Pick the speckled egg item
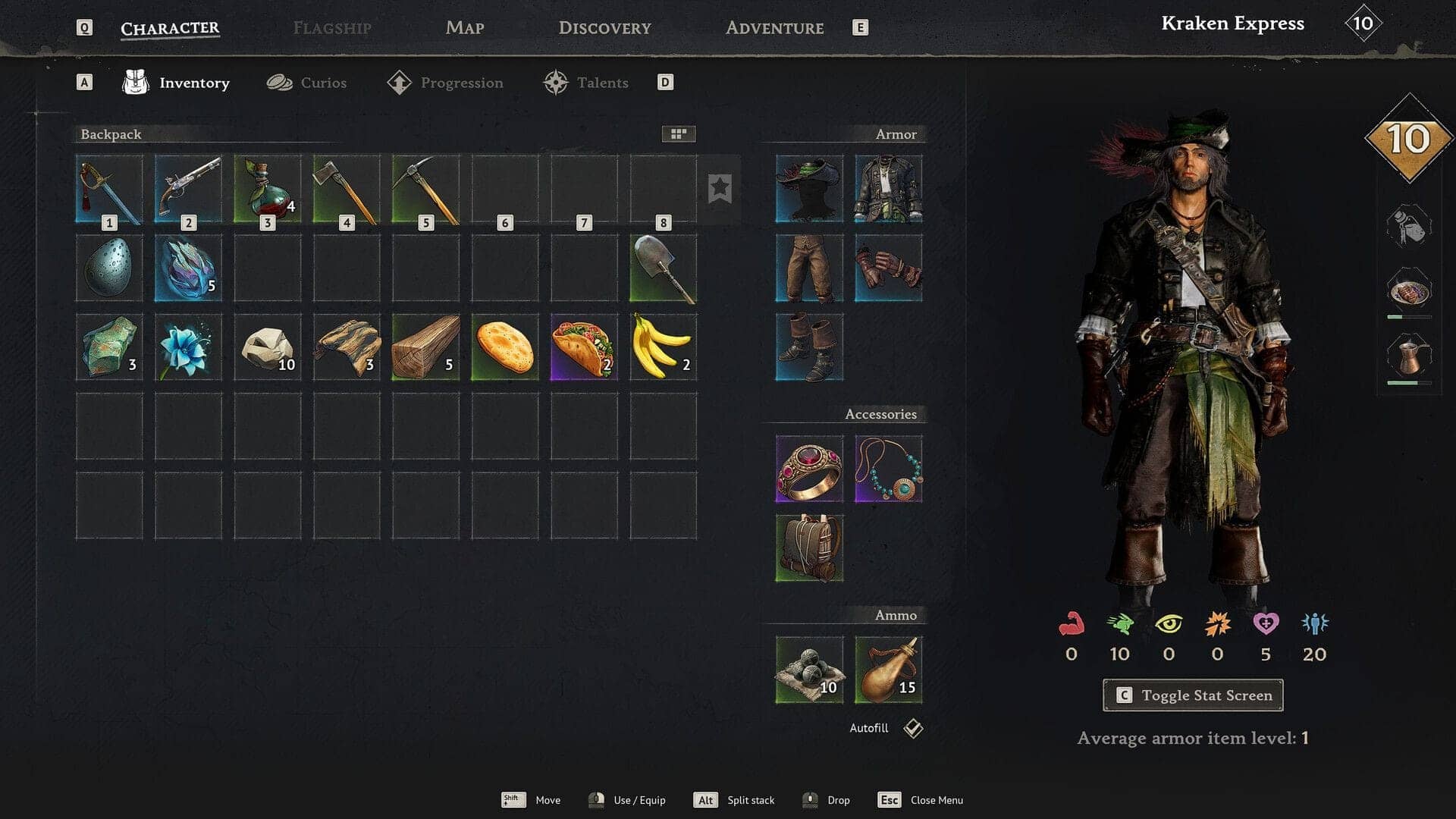 tap(109, 268)
